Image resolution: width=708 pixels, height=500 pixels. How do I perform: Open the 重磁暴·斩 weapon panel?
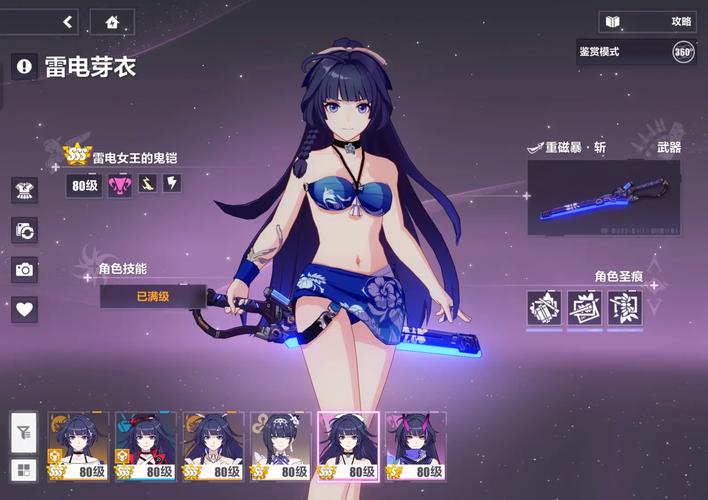[x=603, y=197]
